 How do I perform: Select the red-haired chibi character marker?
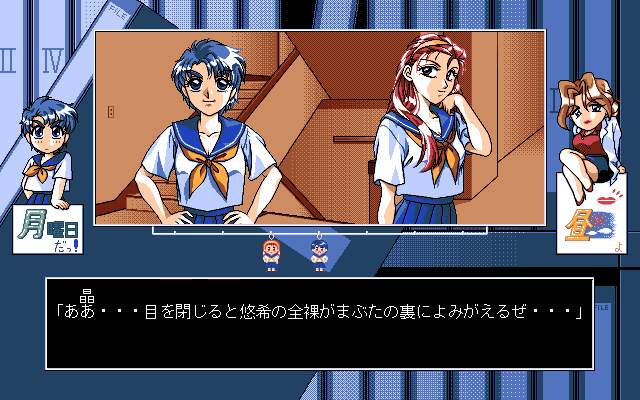270,254
